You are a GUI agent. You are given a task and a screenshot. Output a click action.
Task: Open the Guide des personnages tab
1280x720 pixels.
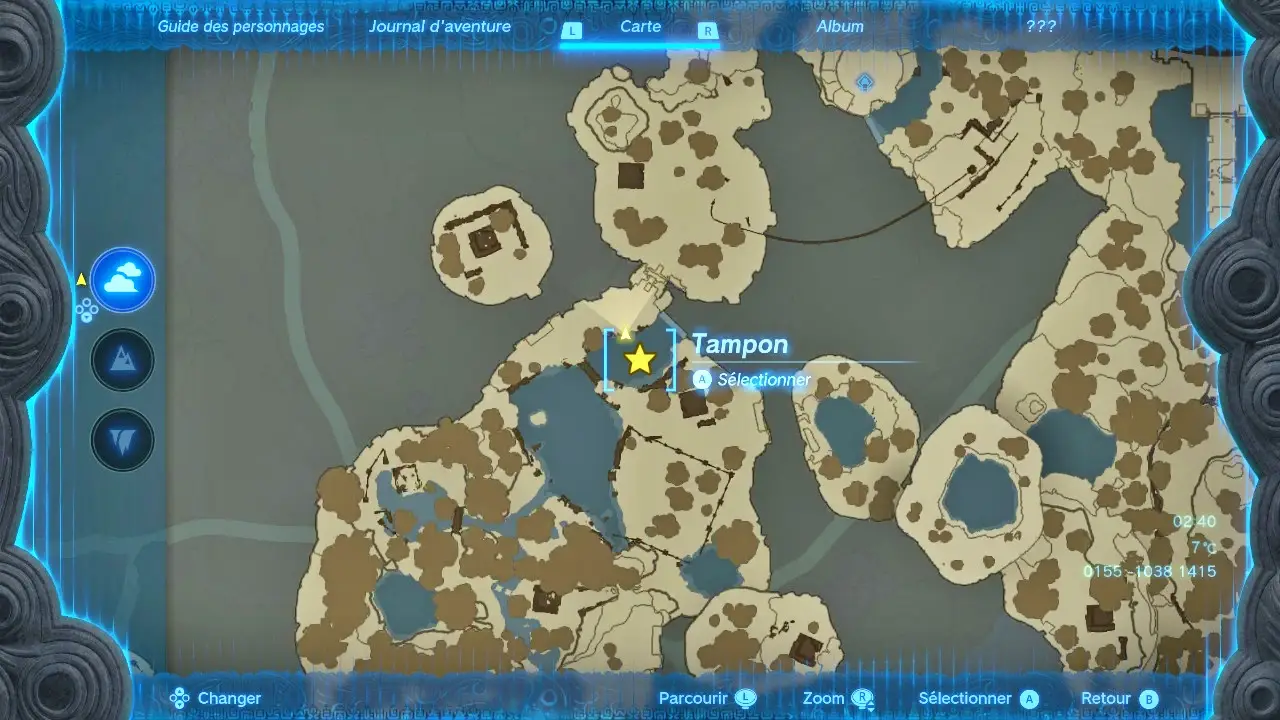240,27
